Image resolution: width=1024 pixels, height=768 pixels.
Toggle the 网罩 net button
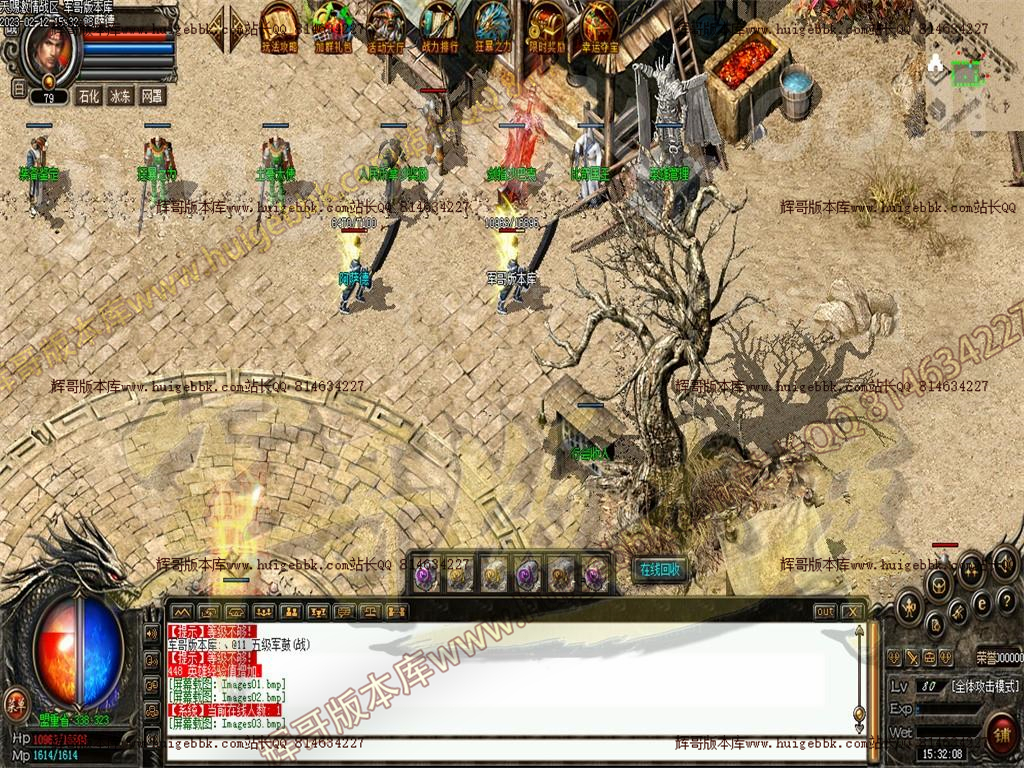151,96
